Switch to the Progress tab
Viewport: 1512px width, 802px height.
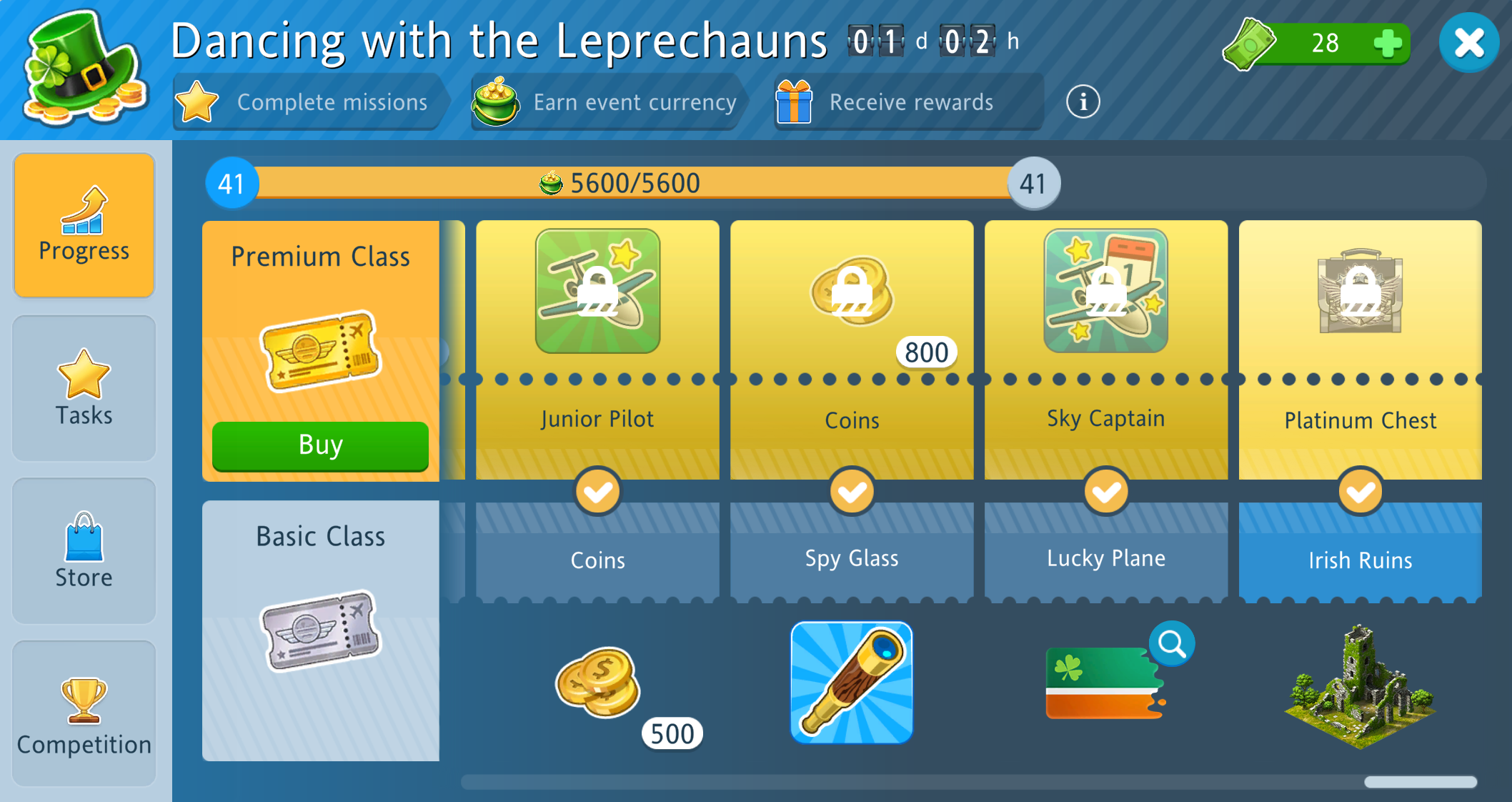(x=84, y=225)
